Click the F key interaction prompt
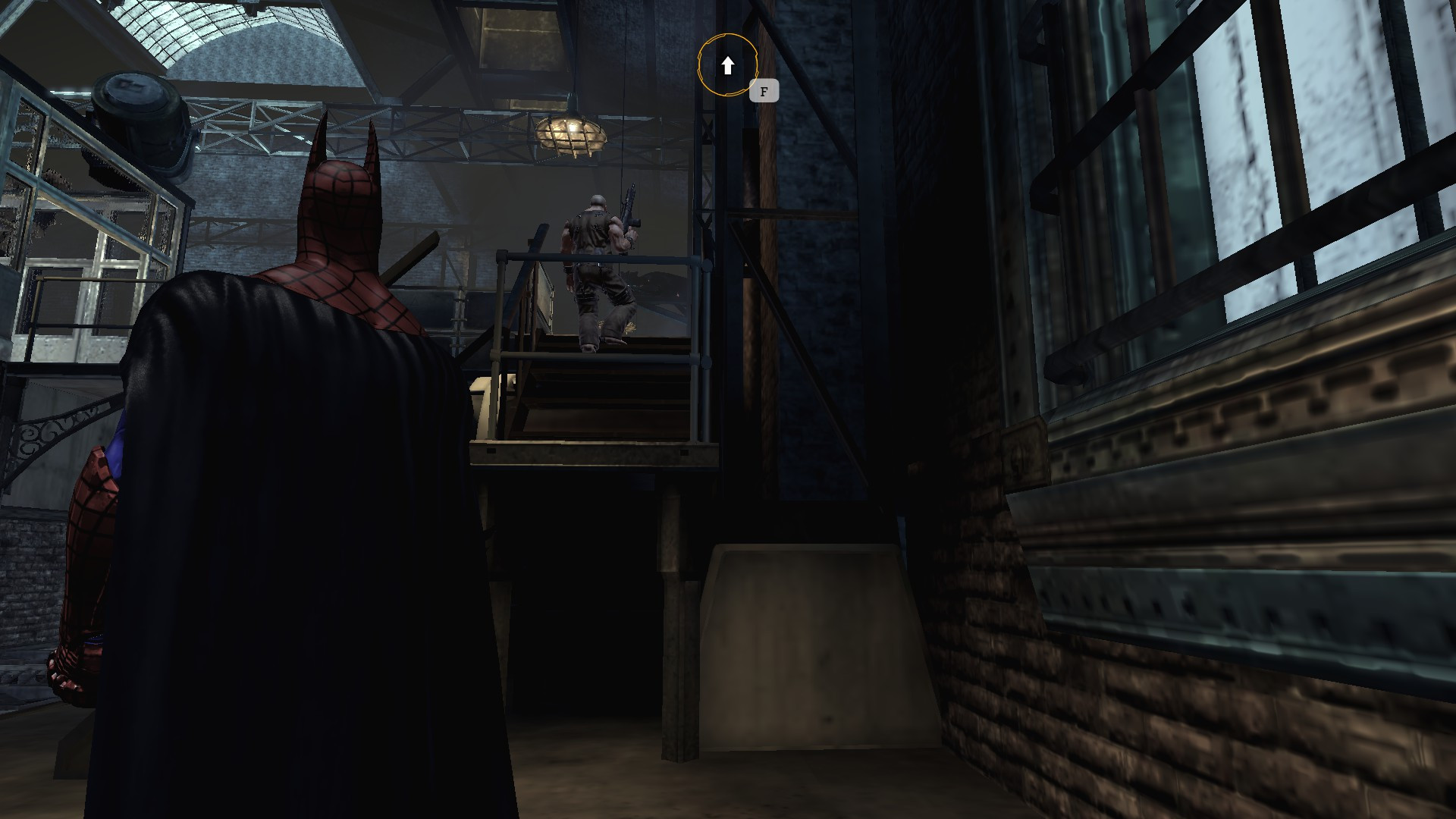This screenshot has width=1456, height=819. 764,91
